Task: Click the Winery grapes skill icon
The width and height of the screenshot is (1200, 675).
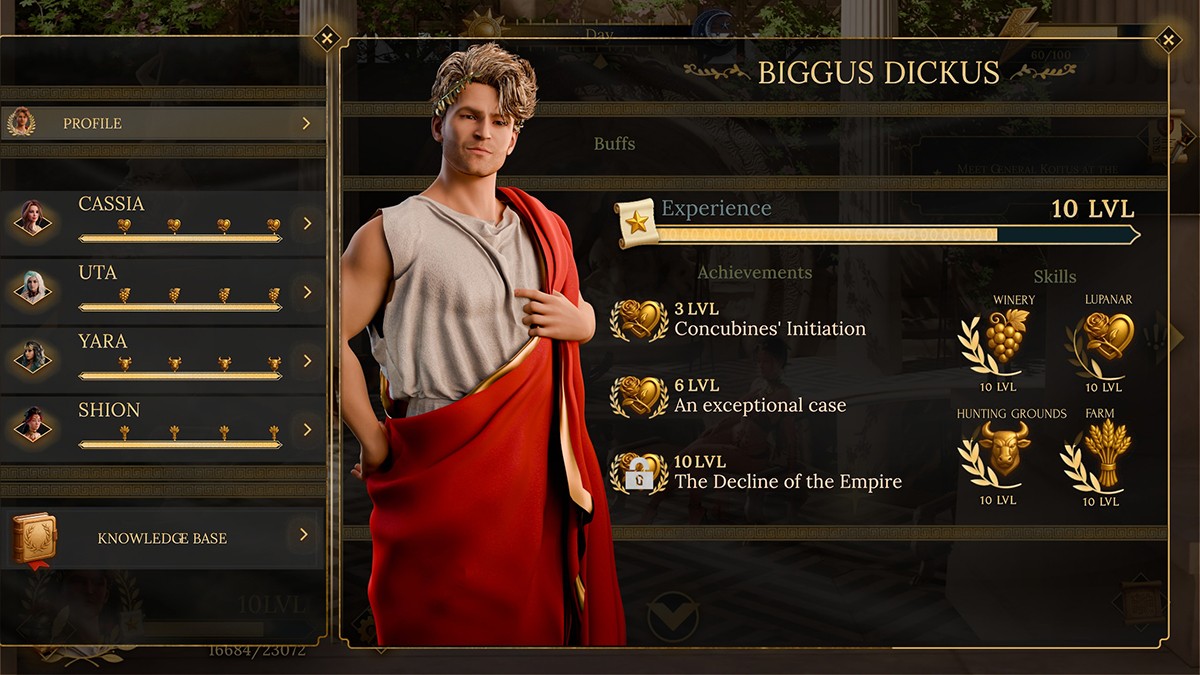Action: point(1006,337)
